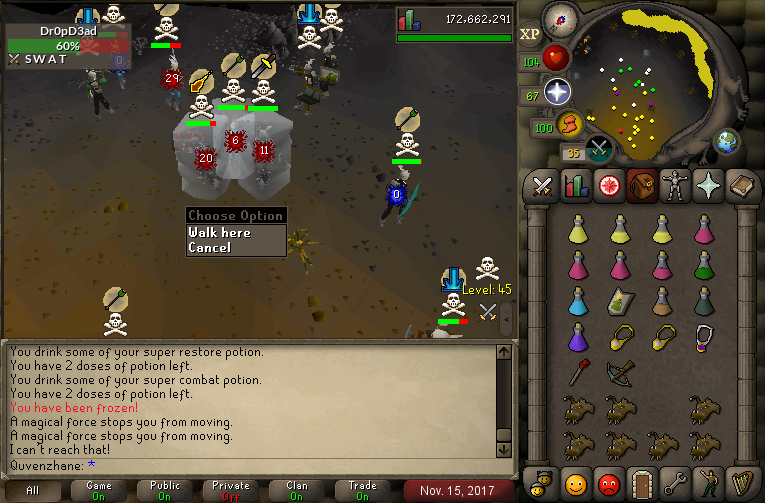Open the Combat Options tab

tap(543, 186)
